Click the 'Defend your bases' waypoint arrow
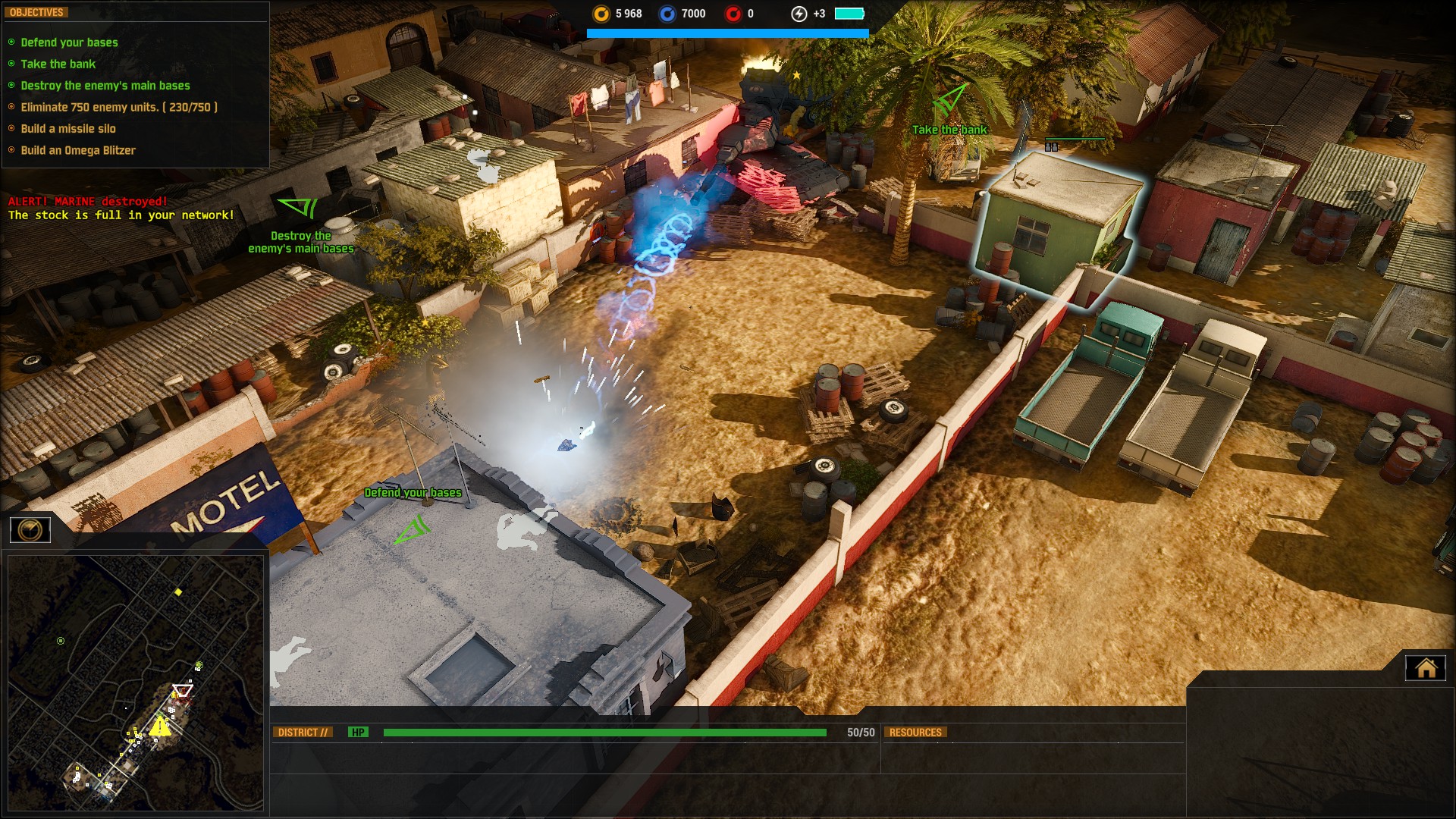This screenshot has width=1456, height=819. tap(413, 529)
